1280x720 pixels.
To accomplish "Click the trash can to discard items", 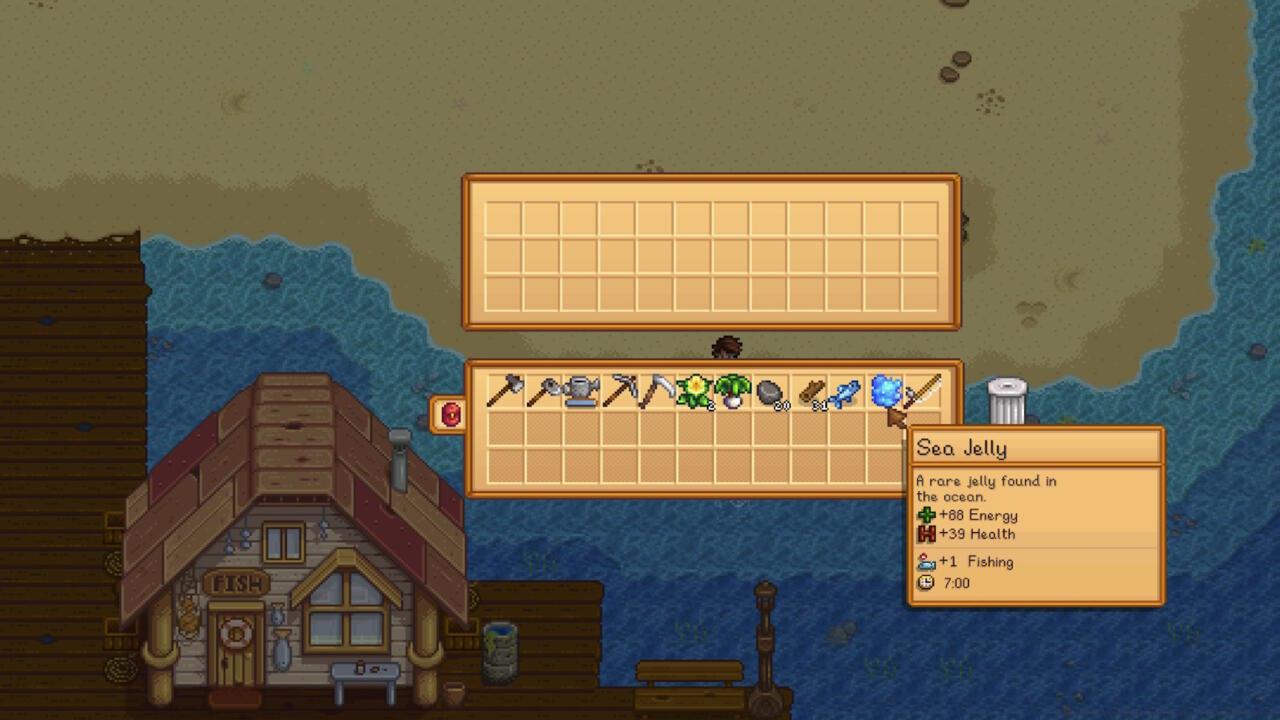I will point(1006,400).
